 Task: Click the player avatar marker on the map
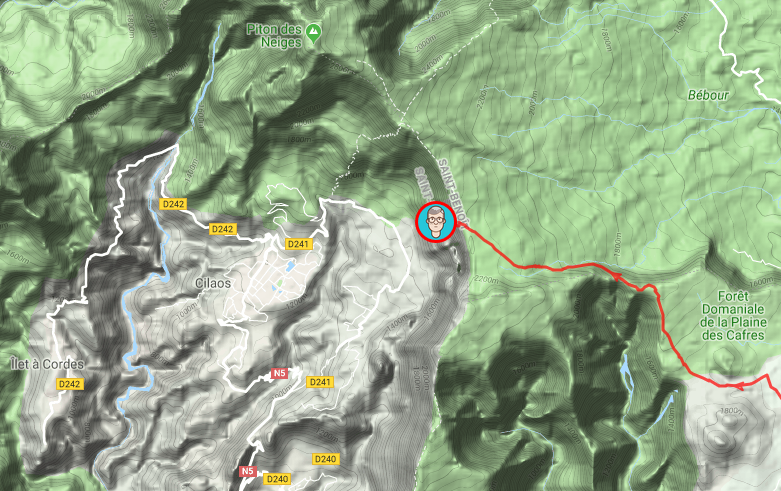coord(436,223)
